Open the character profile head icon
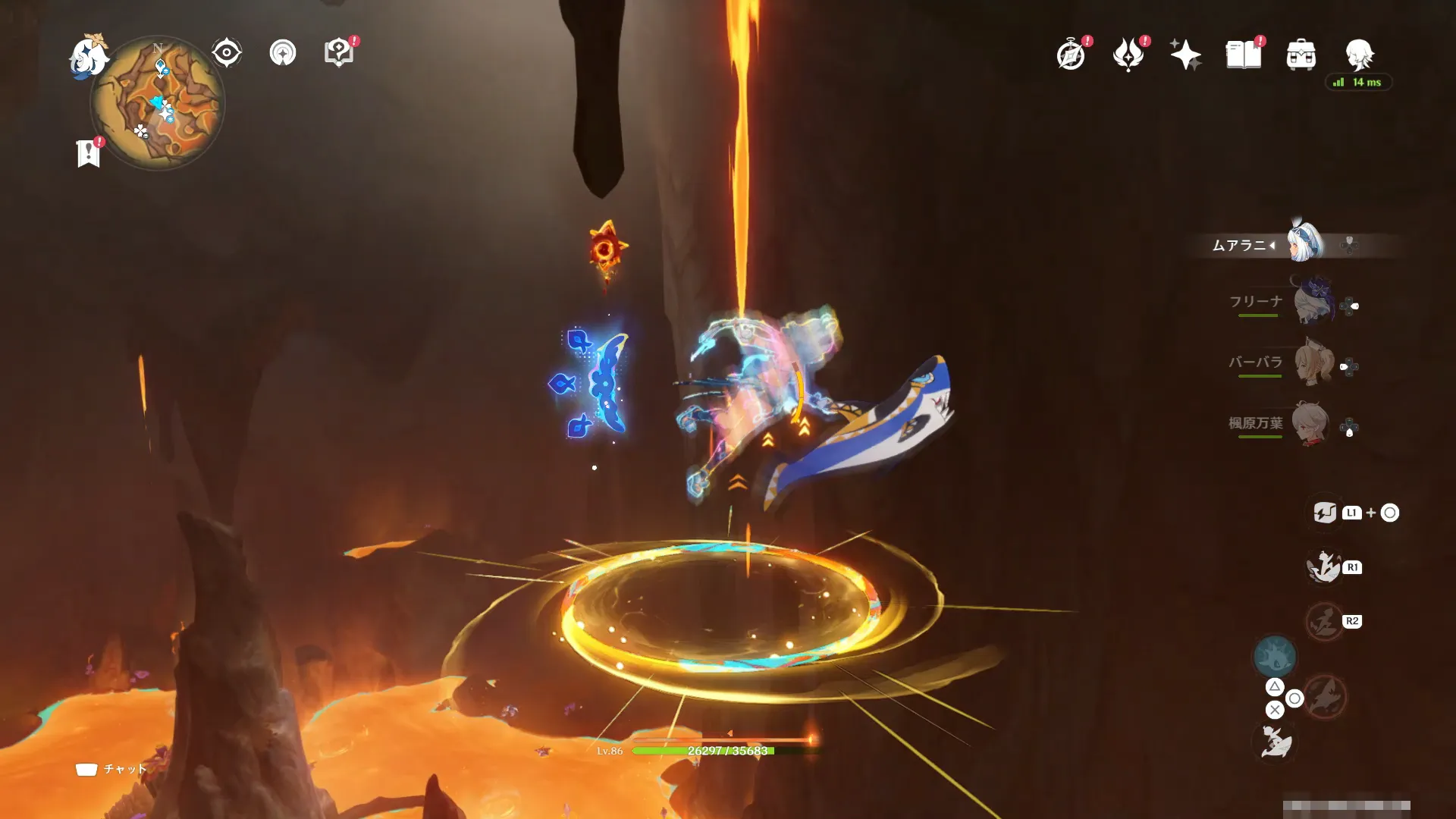 [x=1358, y=55]
